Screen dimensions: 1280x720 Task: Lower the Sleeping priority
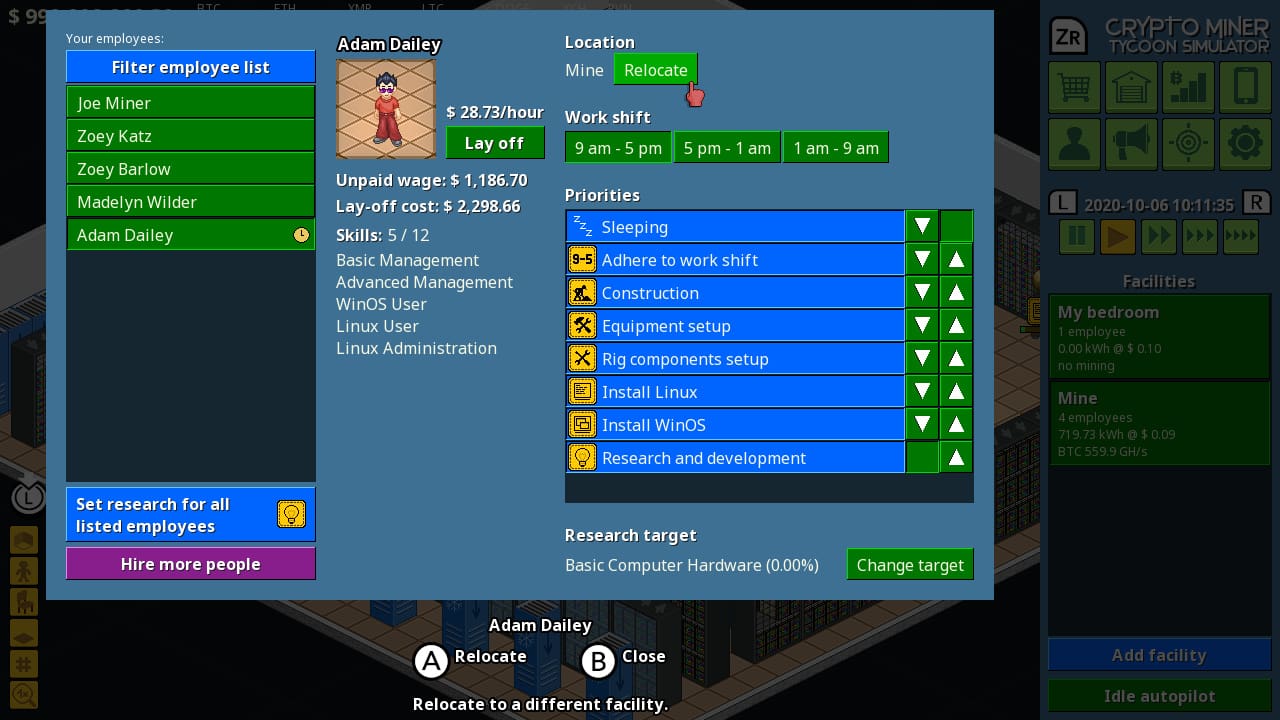click(x=922, y=226)
